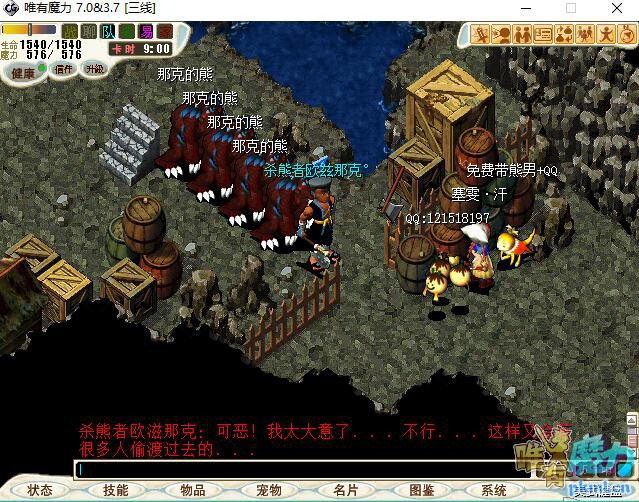Toggle the 聊 chat switch
This screenshot has height=502, width=639.
point(89,32)
